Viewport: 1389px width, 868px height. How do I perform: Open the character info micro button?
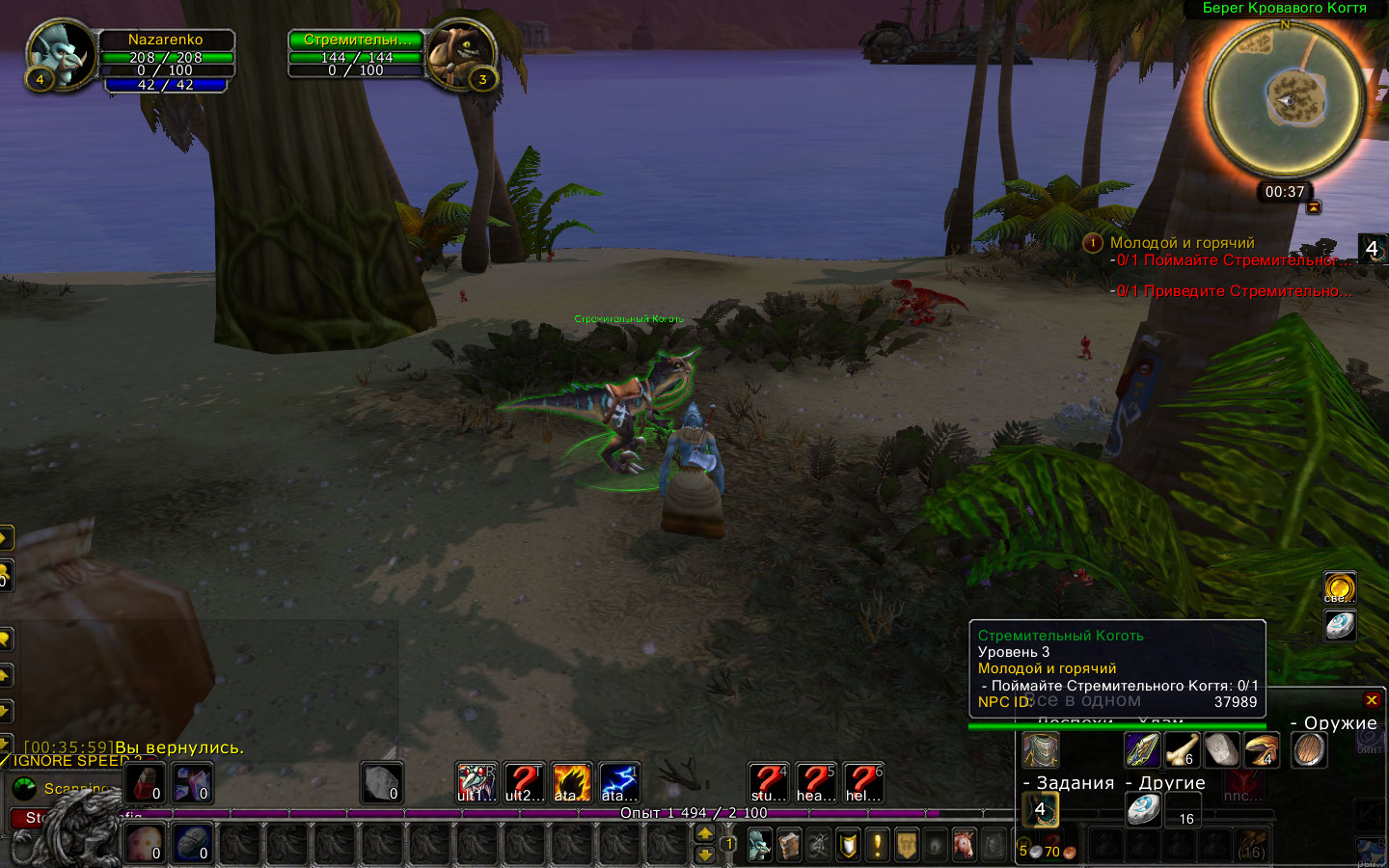pos(760,846)
